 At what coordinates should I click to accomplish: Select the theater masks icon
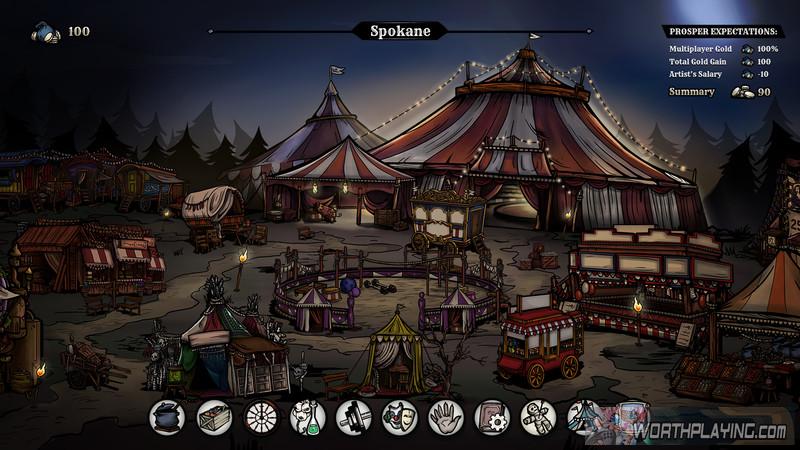click(x=400, y=416)
